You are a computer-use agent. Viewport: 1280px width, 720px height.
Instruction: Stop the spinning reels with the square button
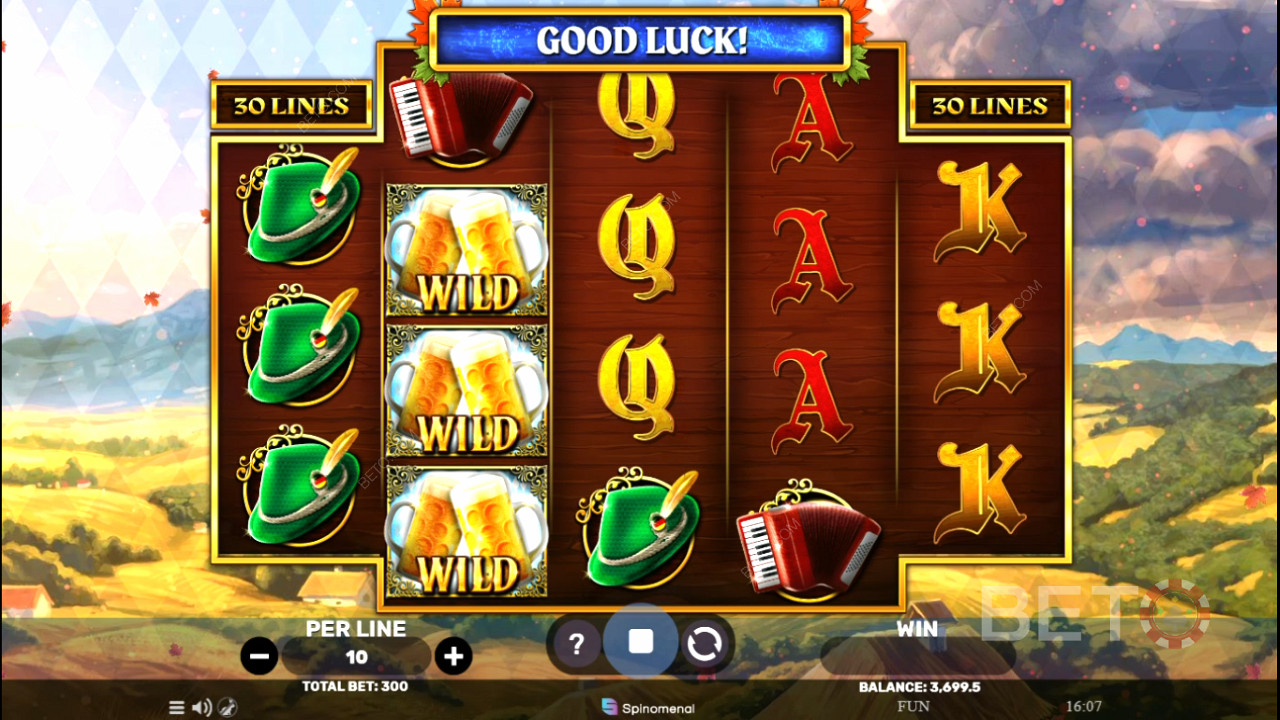pos(641,642)
